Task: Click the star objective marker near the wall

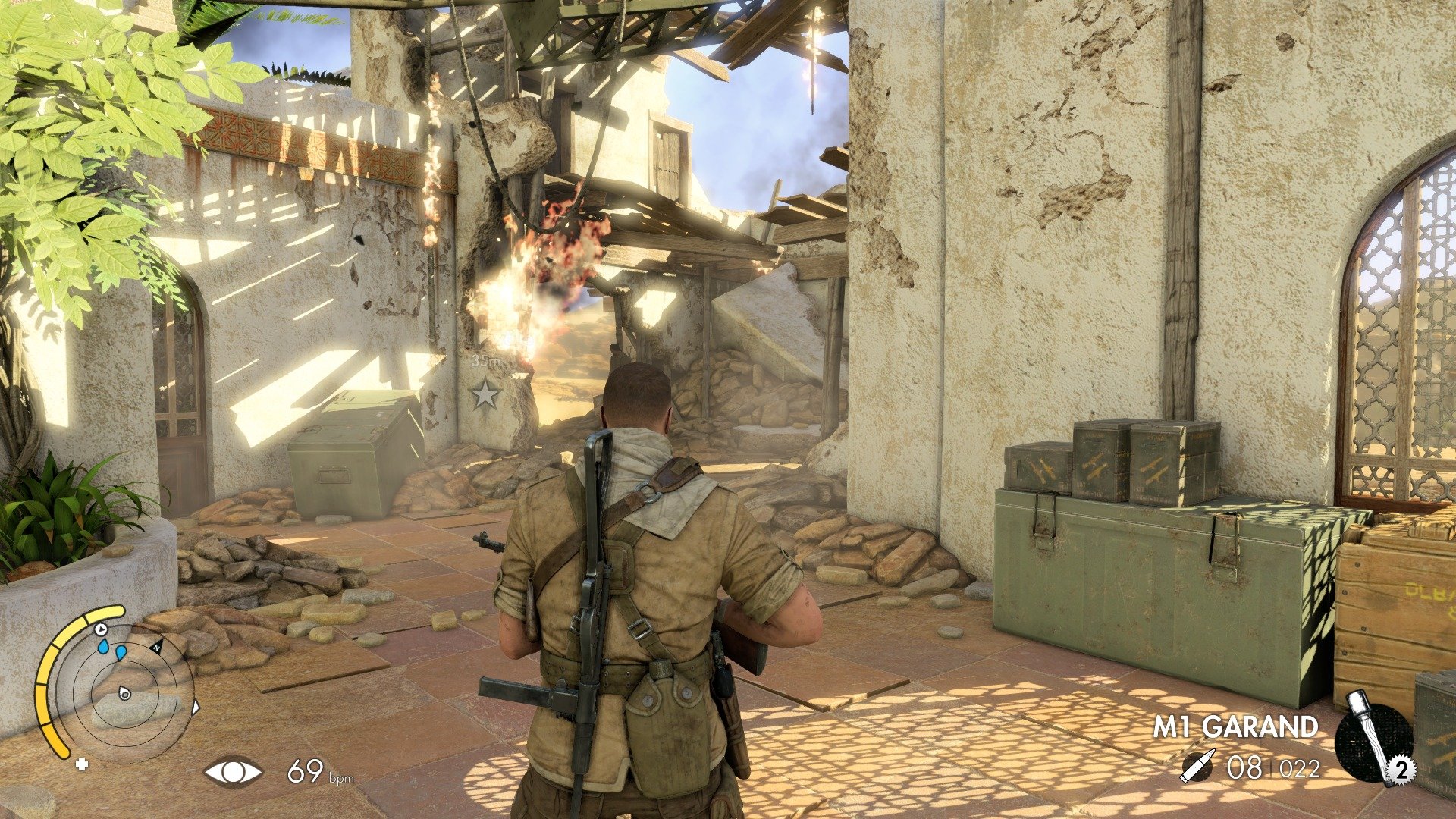Action: tap(485, 393)
